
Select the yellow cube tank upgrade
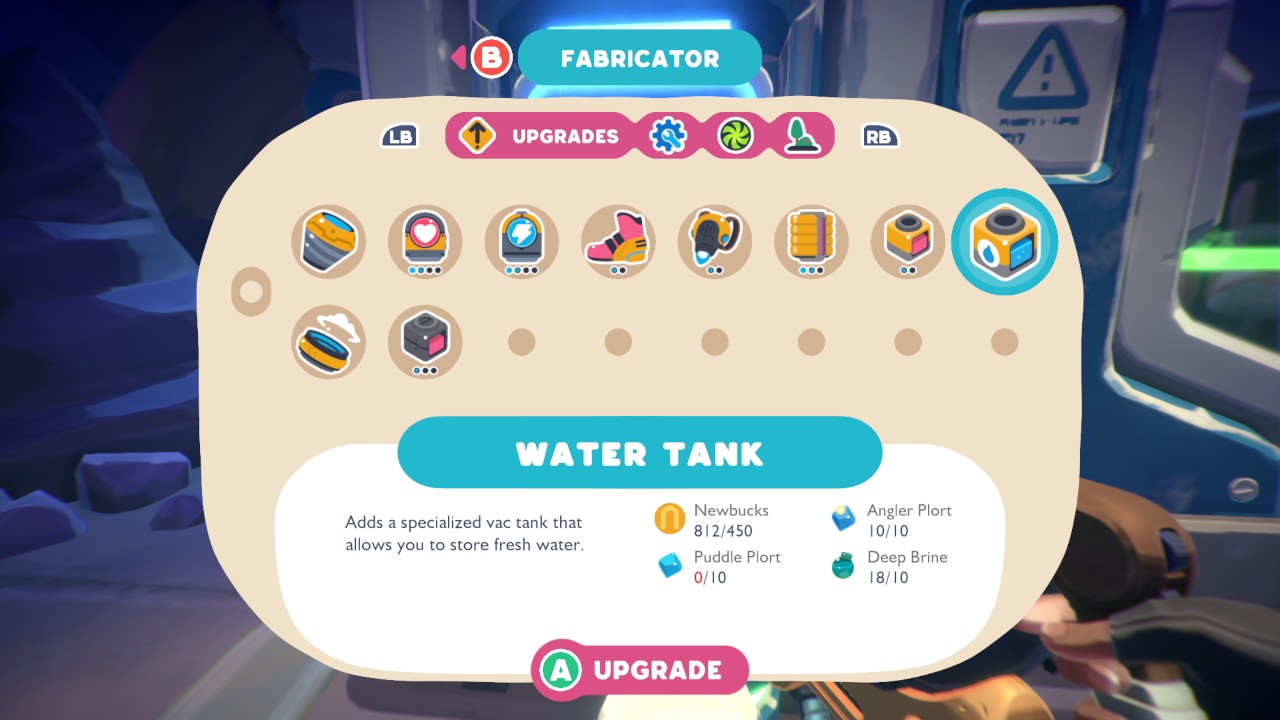click(x=907, y=241)
